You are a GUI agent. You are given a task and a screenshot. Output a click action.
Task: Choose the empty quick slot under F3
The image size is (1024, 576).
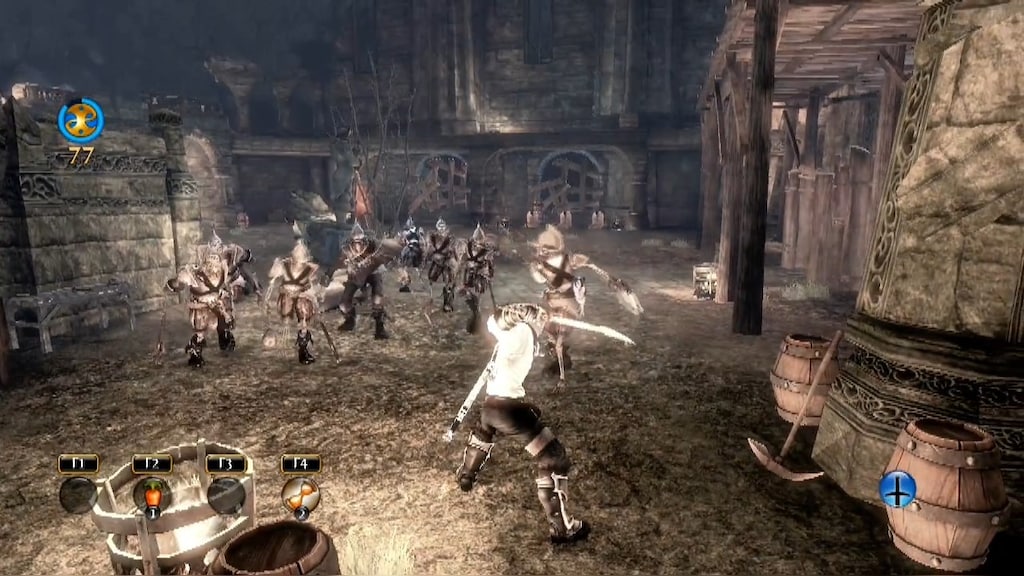click(x=226, y=495)
